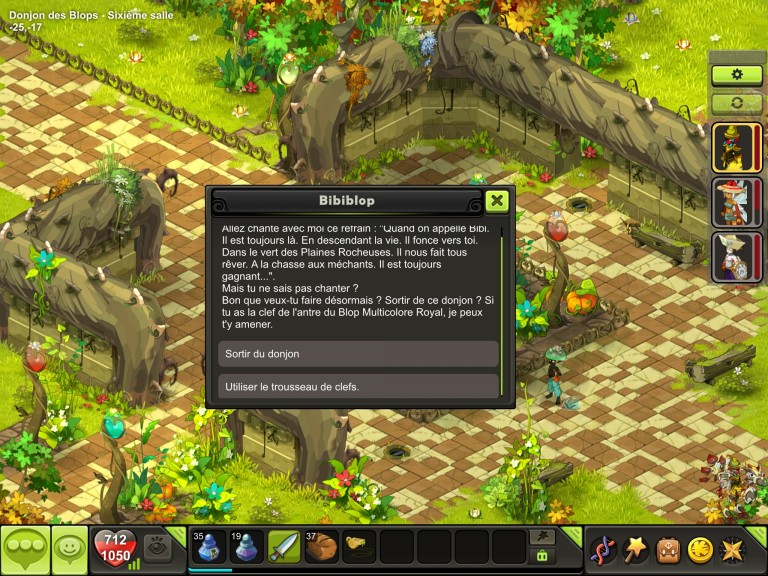Screen dimensions: 768x576
Task: Select the red-hat party member portrait
Action: click(x=737, y=202)
